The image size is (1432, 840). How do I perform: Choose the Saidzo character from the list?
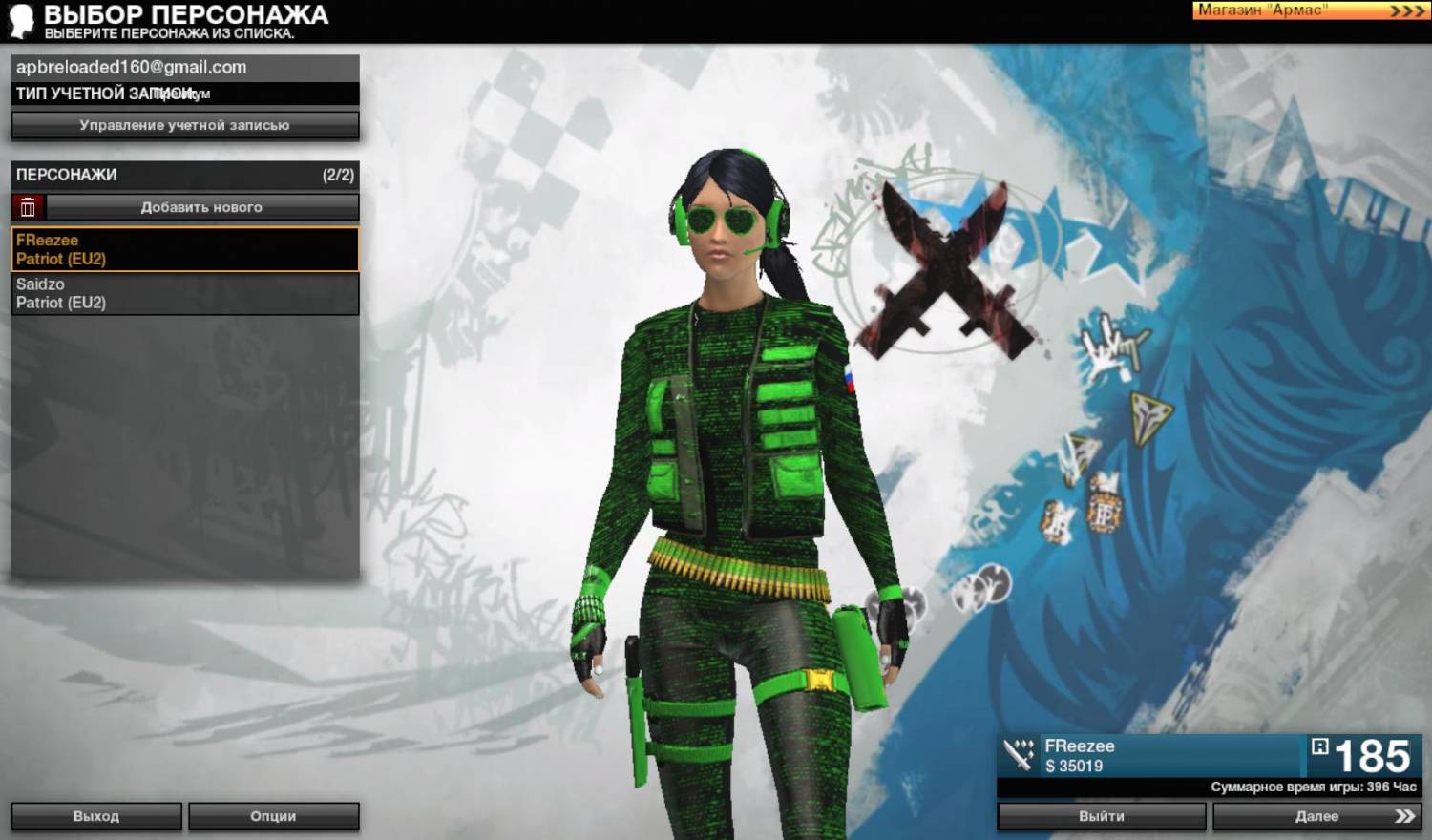(184, 293)
